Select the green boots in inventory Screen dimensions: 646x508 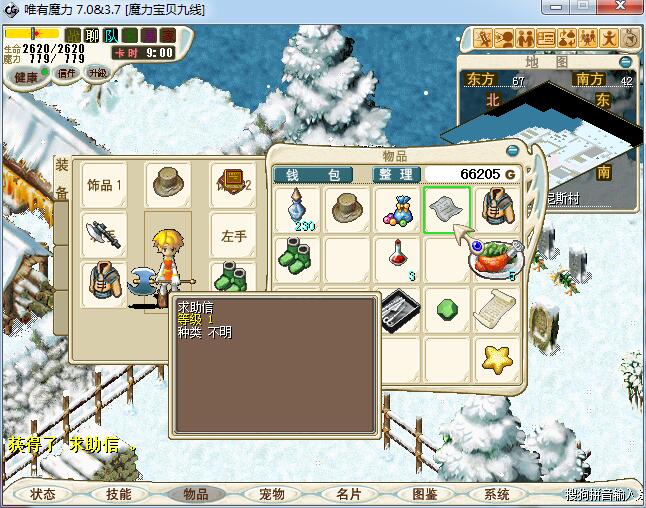(299, 259)
